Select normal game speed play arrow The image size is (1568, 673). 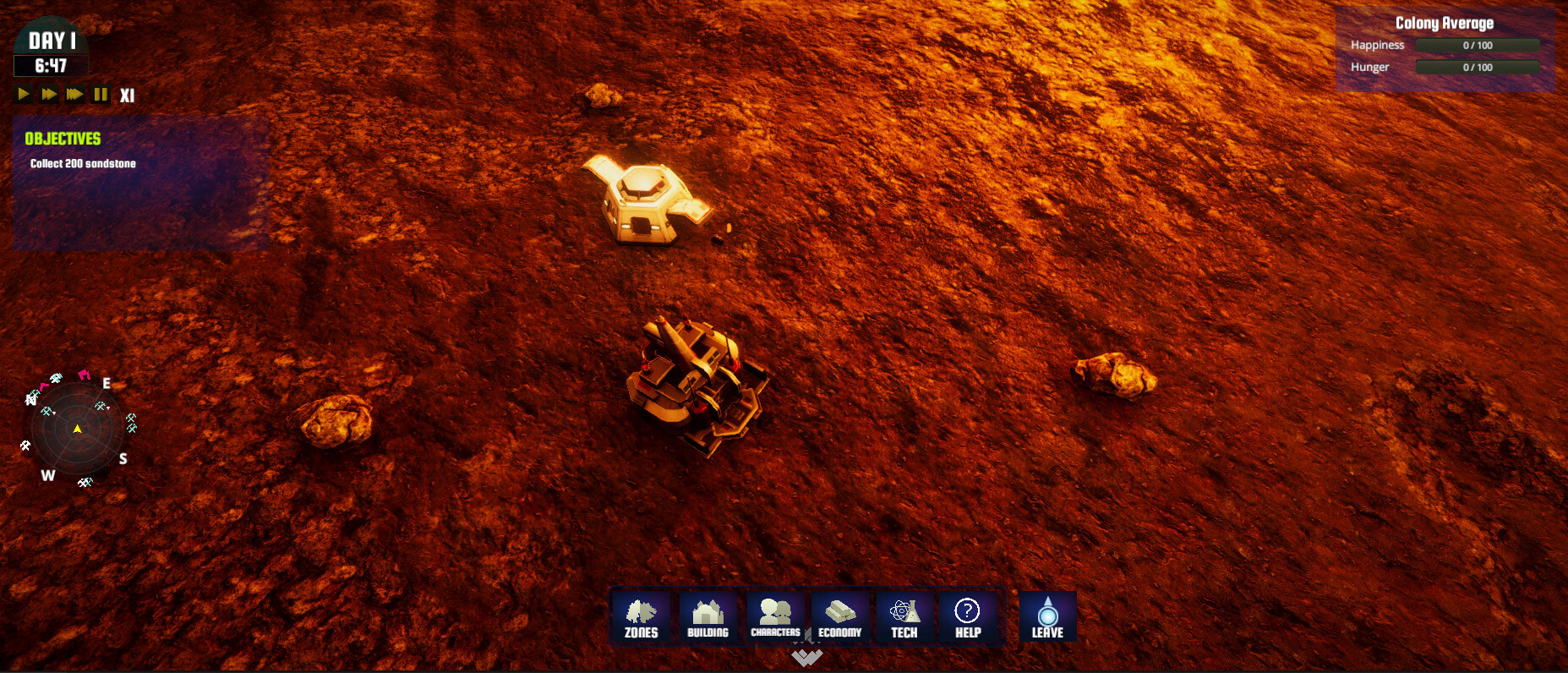(22, 95)
